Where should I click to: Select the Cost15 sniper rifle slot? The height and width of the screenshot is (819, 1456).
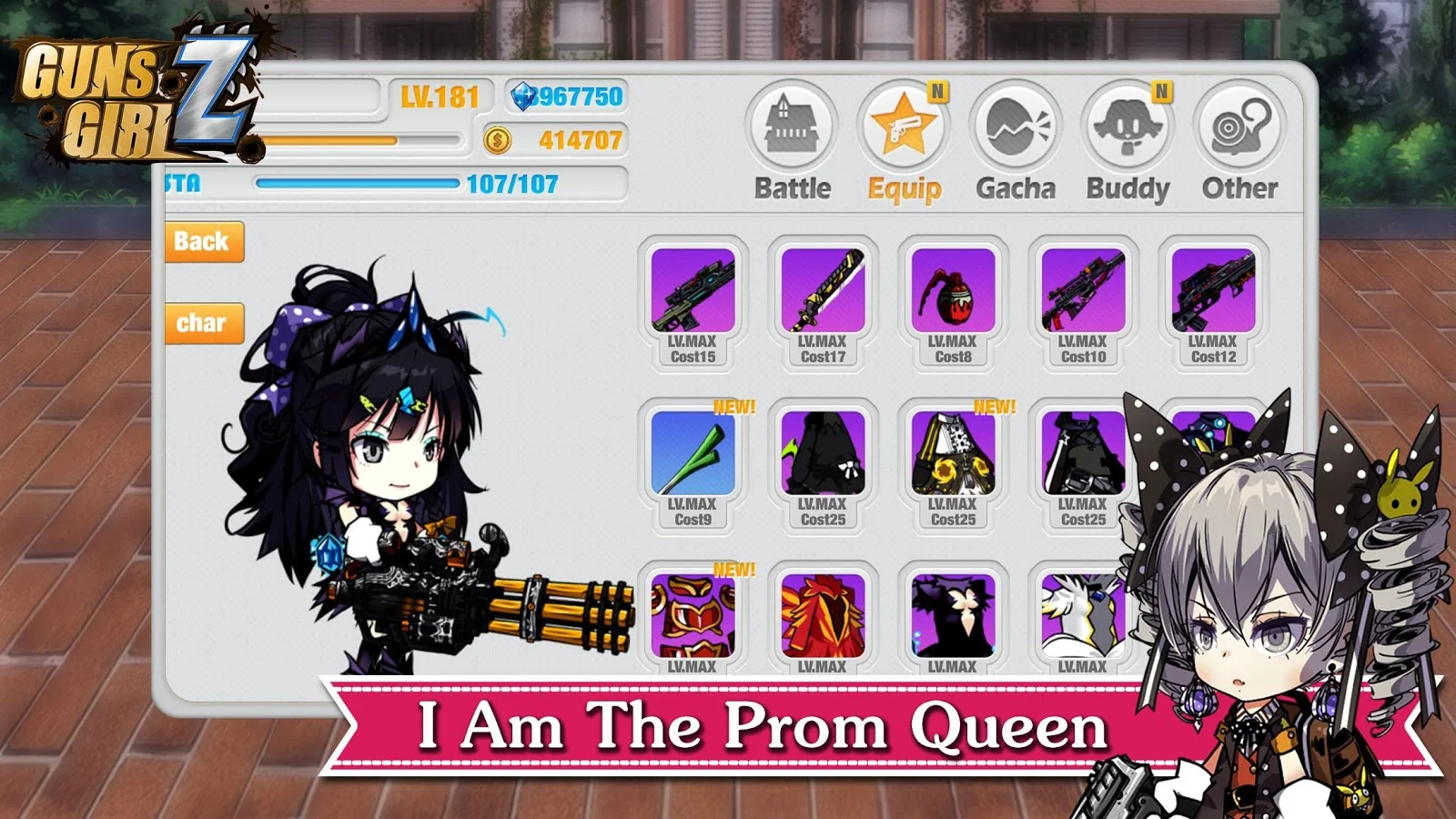pos(693,302)
